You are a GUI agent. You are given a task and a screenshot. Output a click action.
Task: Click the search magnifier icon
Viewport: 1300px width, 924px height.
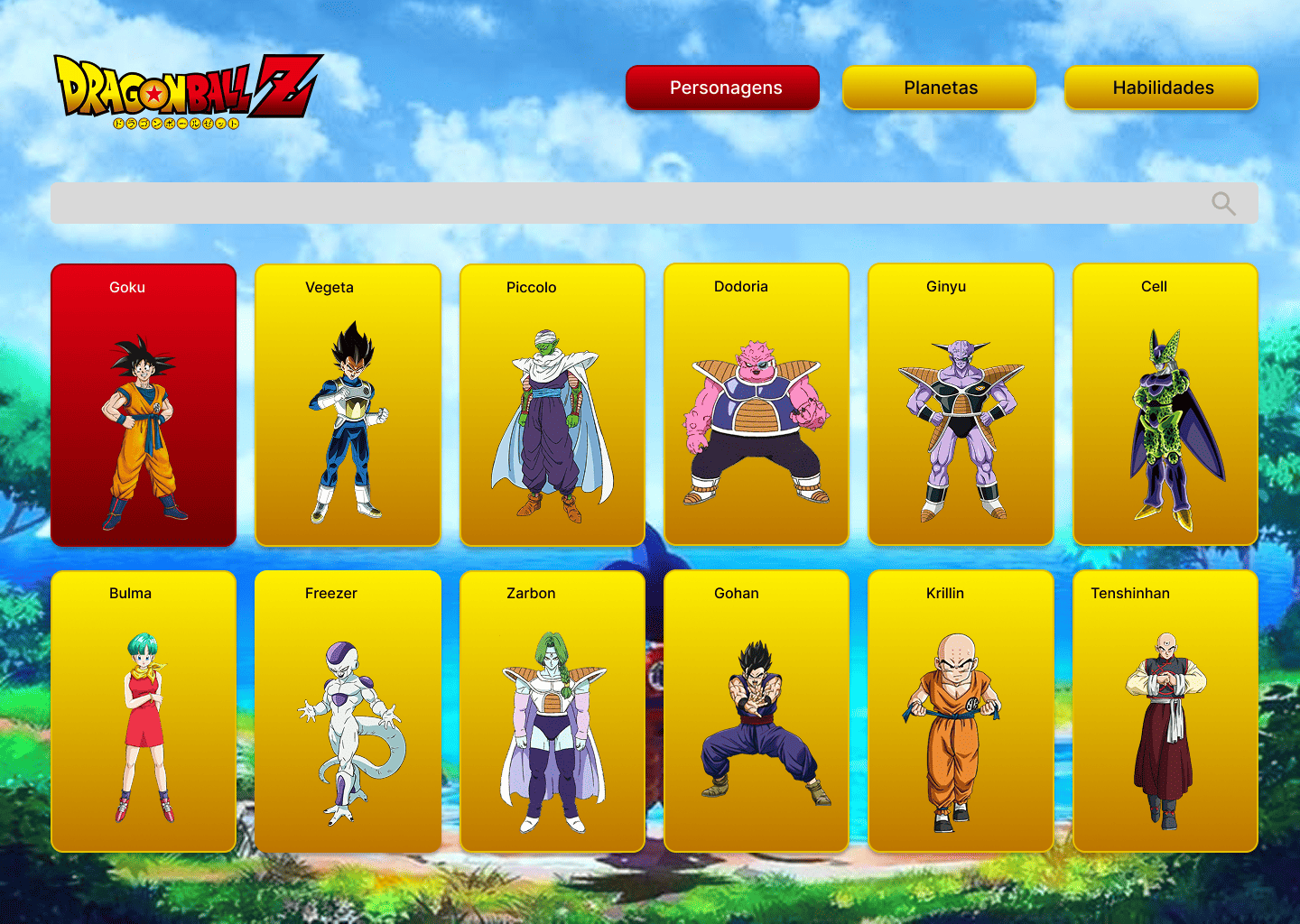1224,203
